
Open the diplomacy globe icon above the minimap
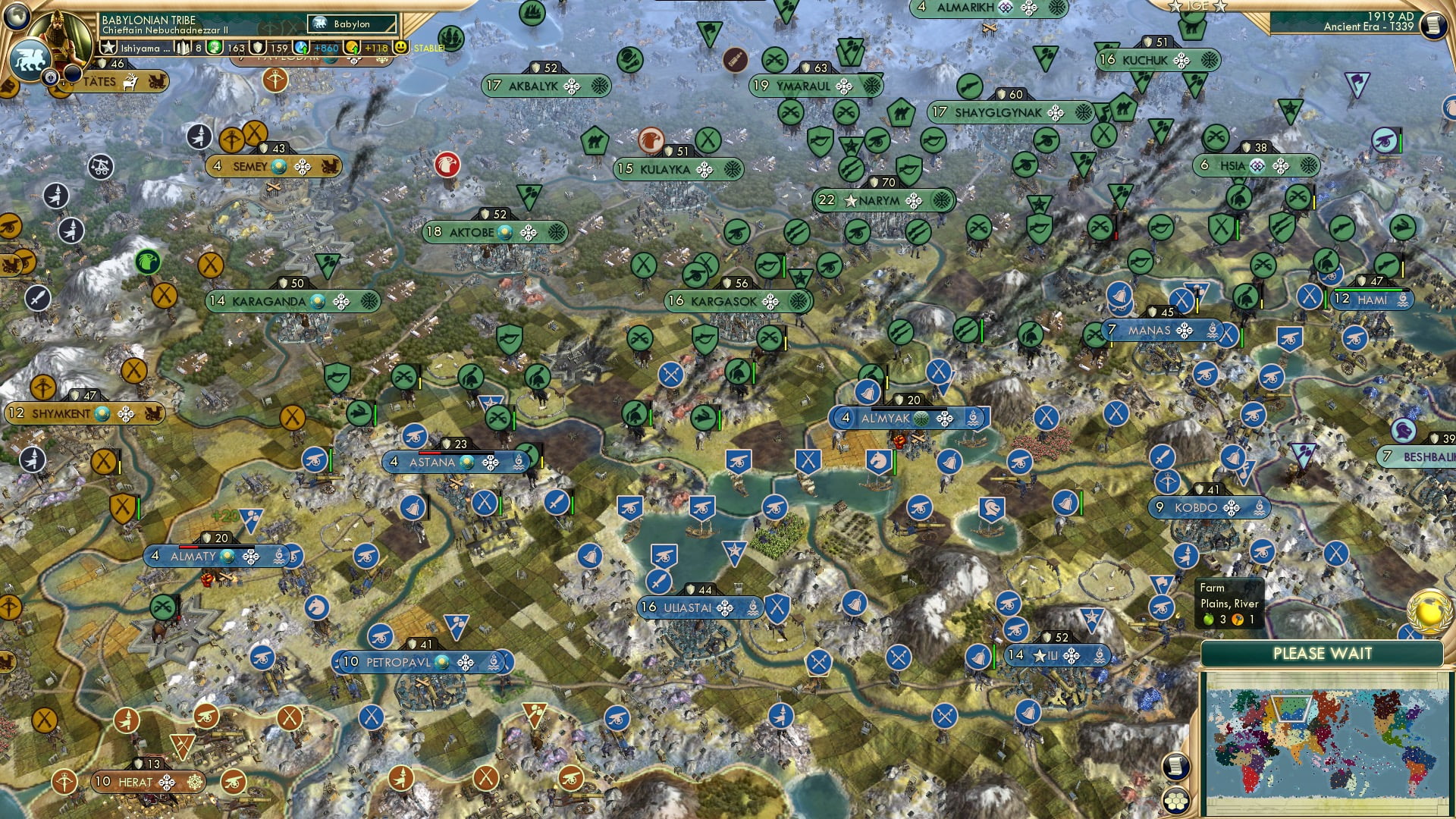click(1430, 611)
